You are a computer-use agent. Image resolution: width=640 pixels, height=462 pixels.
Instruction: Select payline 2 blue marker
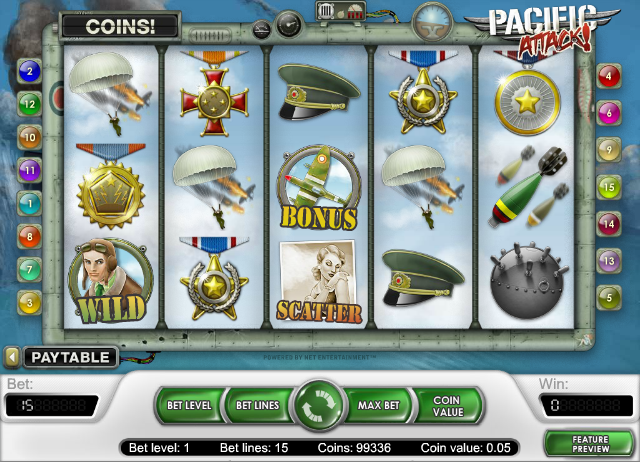pos(29,71)
